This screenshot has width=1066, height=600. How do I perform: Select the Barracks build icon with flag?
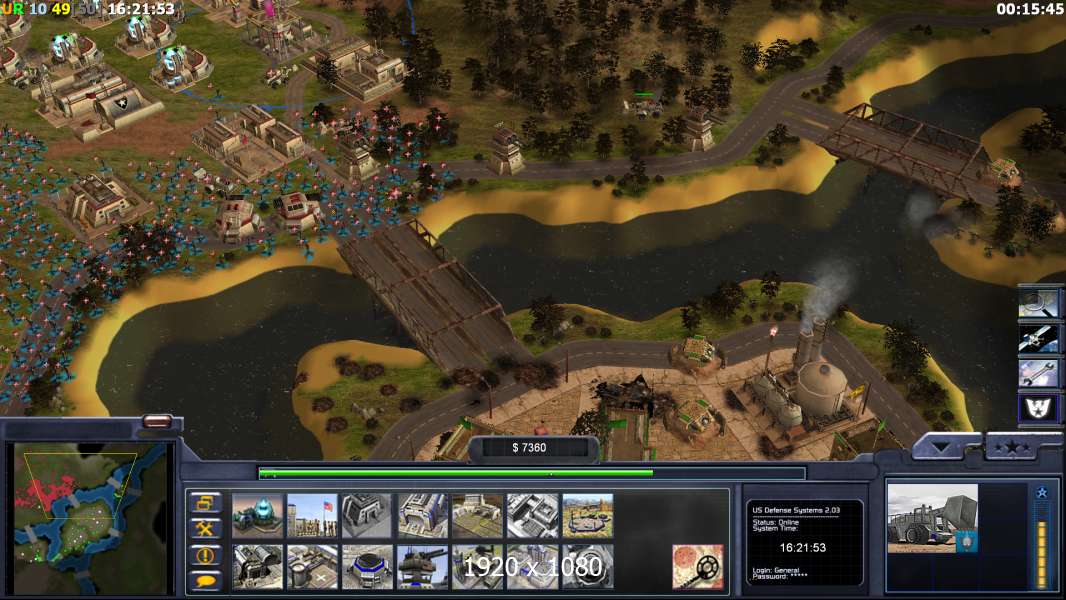pos(312,515)
